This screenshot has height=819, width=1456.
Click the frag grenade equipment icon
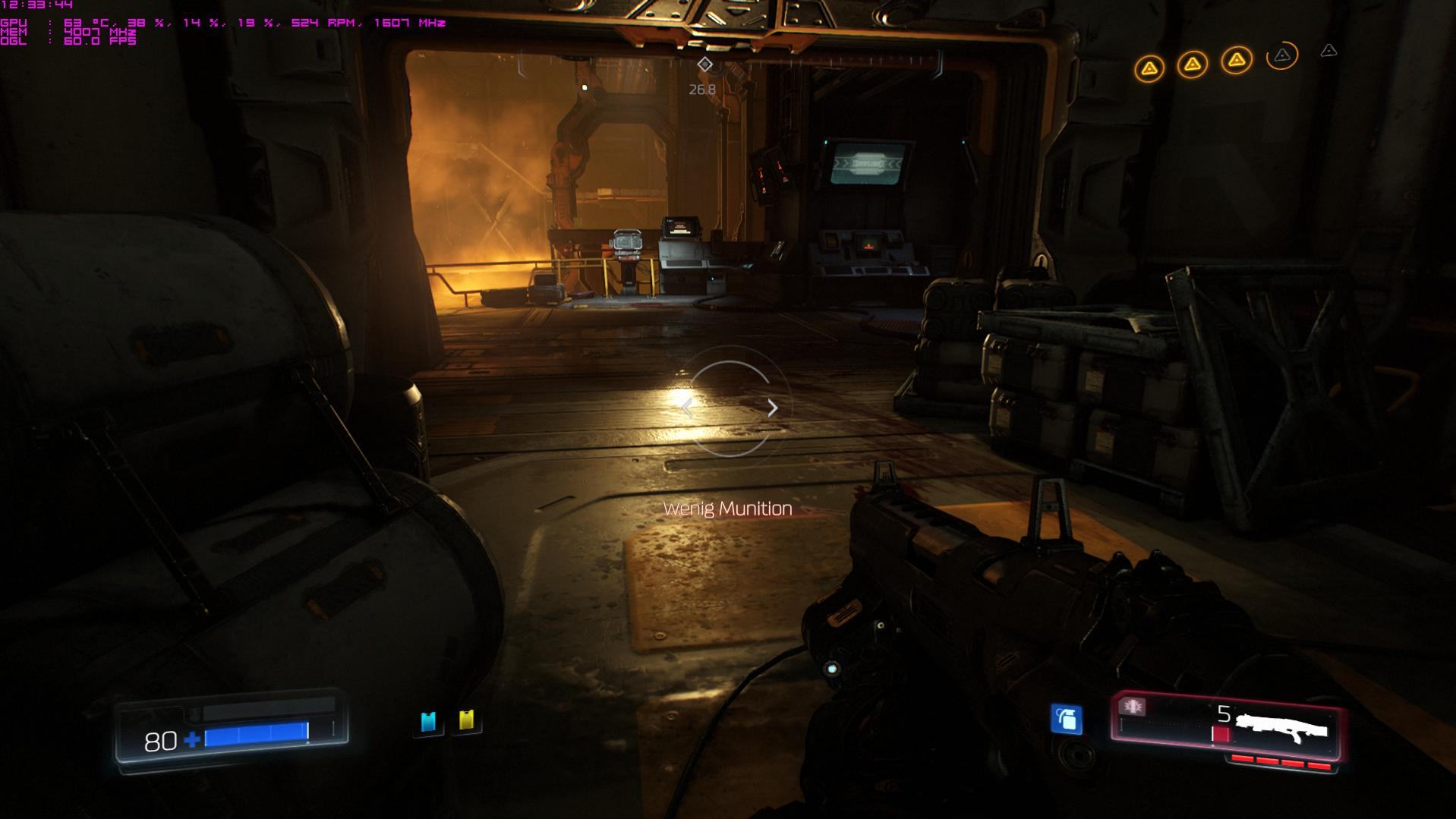pyautogui.click(x=1066, y=719)
